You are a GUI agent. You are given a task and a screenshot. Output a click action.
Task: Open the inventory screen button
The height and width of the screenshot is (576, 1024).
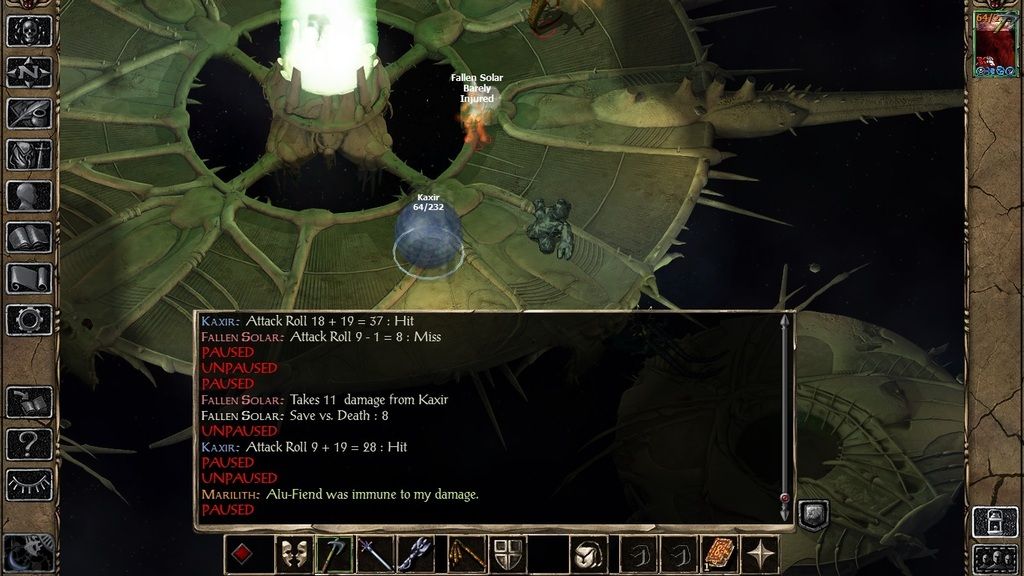click(x=29, y=154)
